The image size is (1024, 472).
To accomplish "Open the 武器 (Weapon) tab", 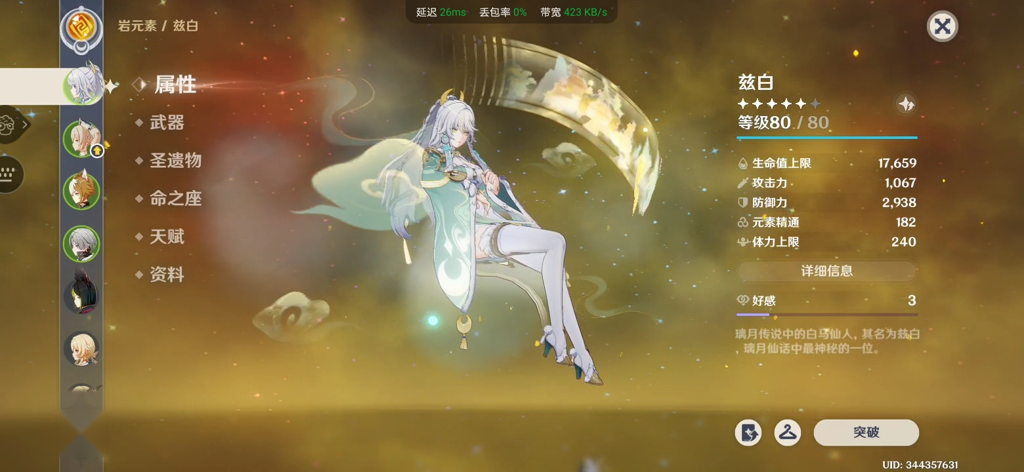I will tap(167, 122).
